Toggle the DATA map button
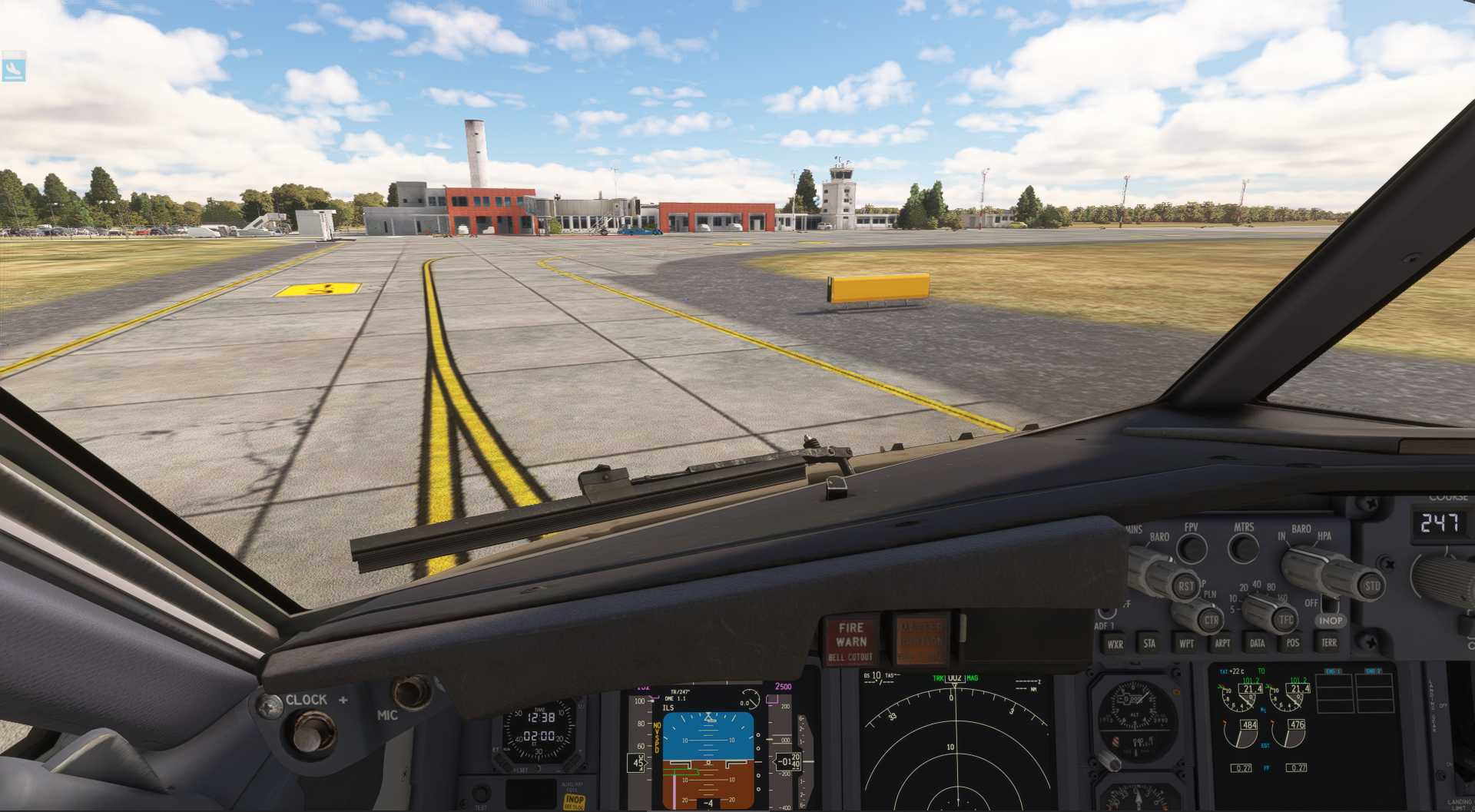Image resolution: width=1475 pixels, height=812 pixels. point(1258,643)
